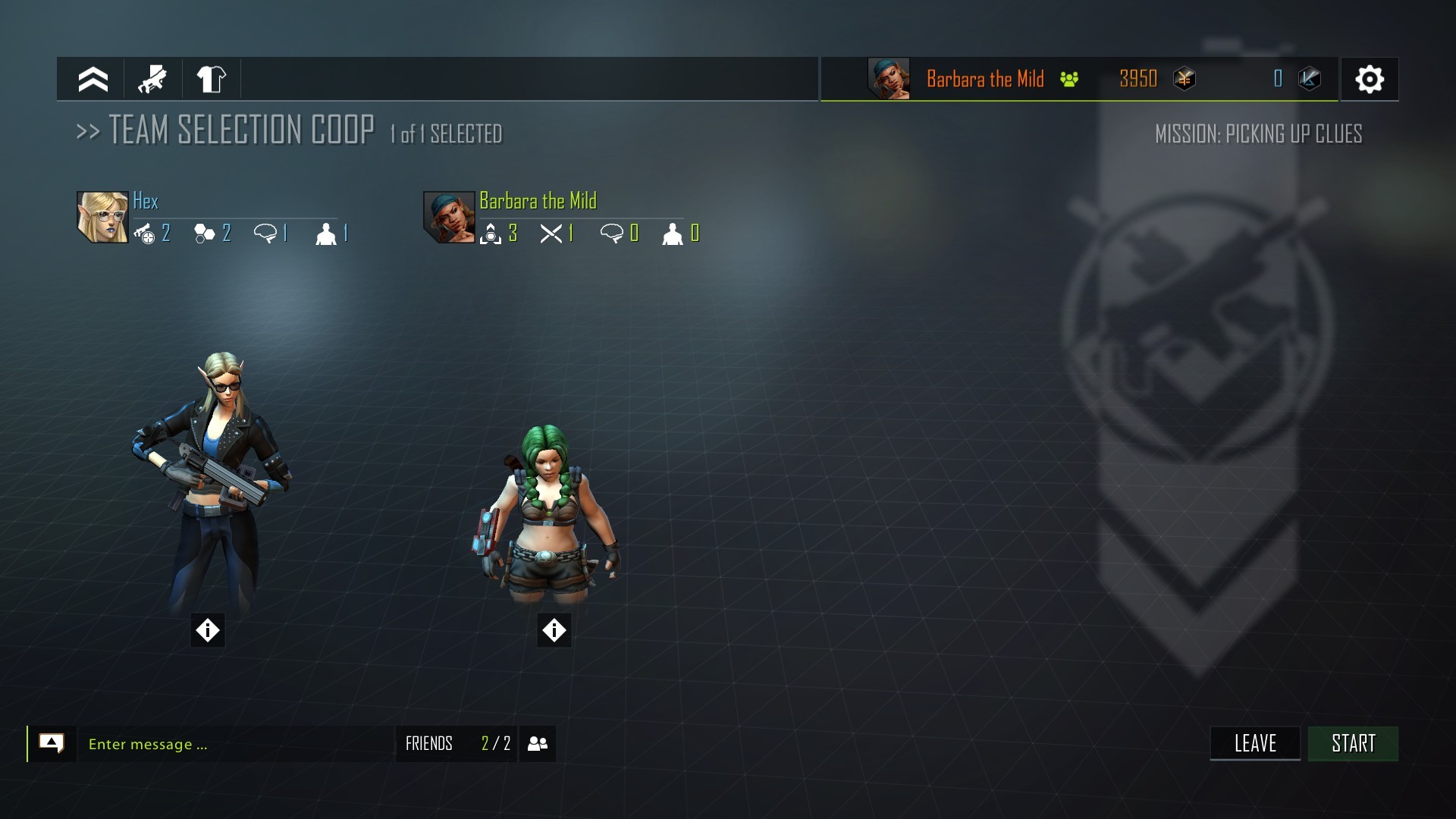1456x819 pixels.
Task: Open the rank chevrons tab
Action: (x=93, y=79)
